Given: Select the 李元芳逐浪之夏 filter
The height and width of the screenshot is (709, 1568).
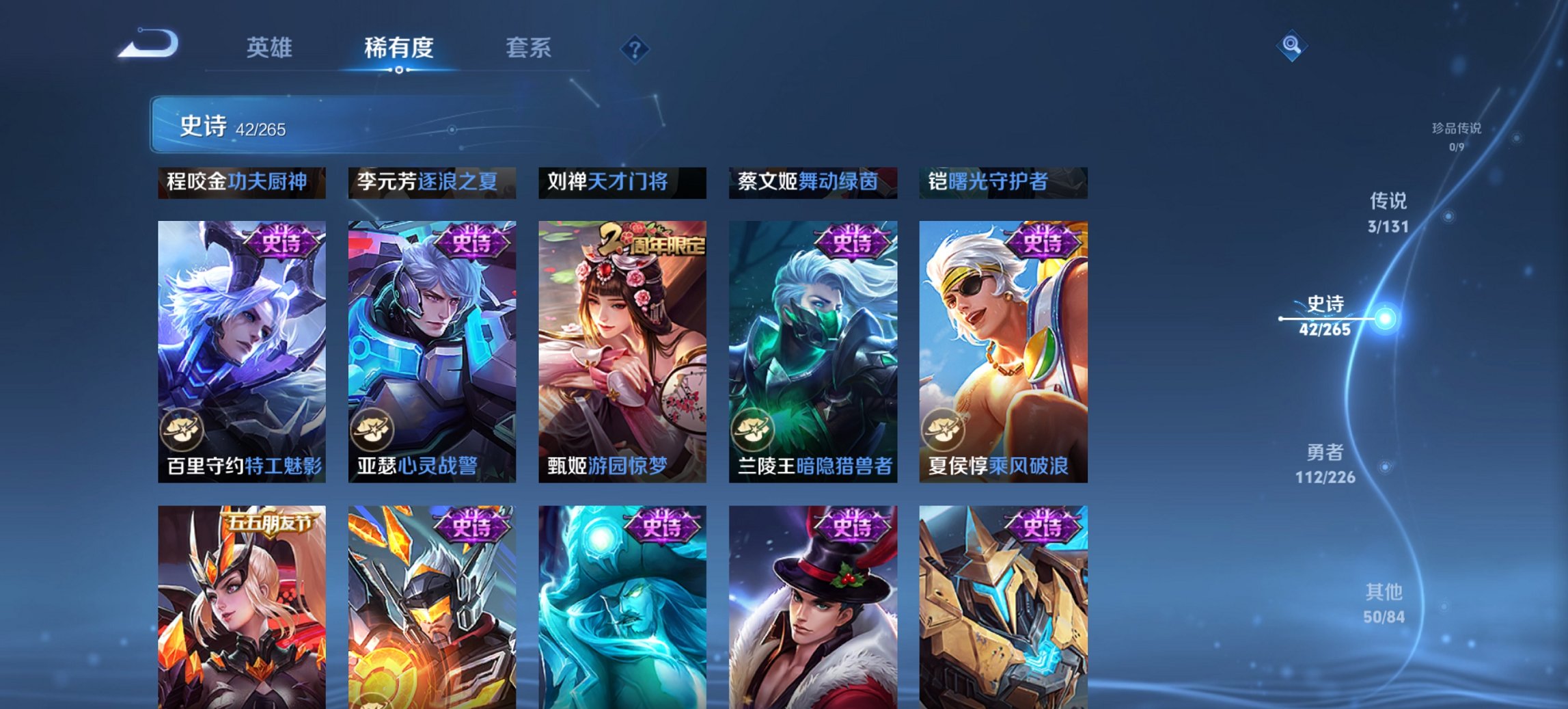Looking at the screenshot, I should click(430, 184).
